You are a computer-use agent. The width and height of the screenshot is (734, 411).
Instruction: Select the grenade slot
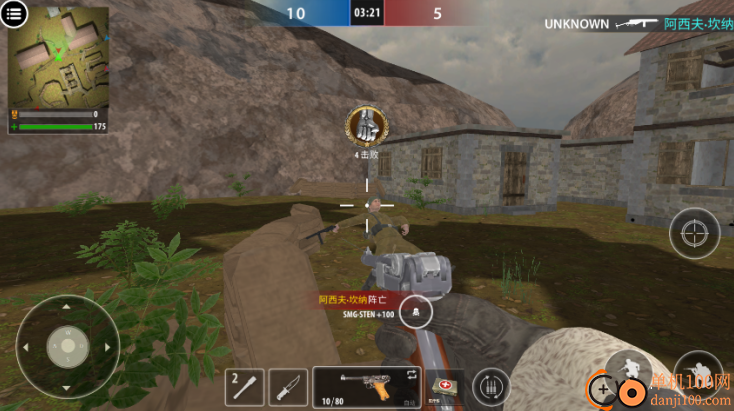click(245, 385)
